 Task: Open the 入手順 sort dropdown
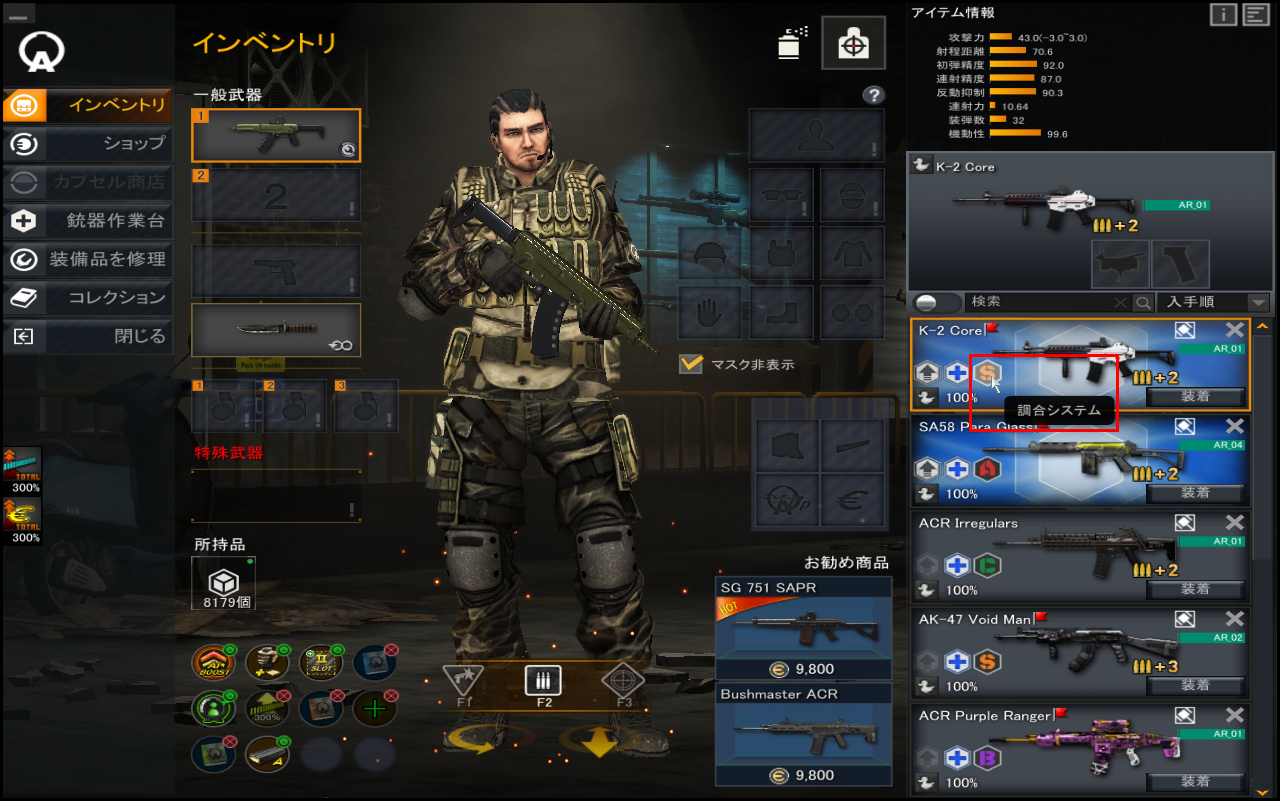point(1215,302)
